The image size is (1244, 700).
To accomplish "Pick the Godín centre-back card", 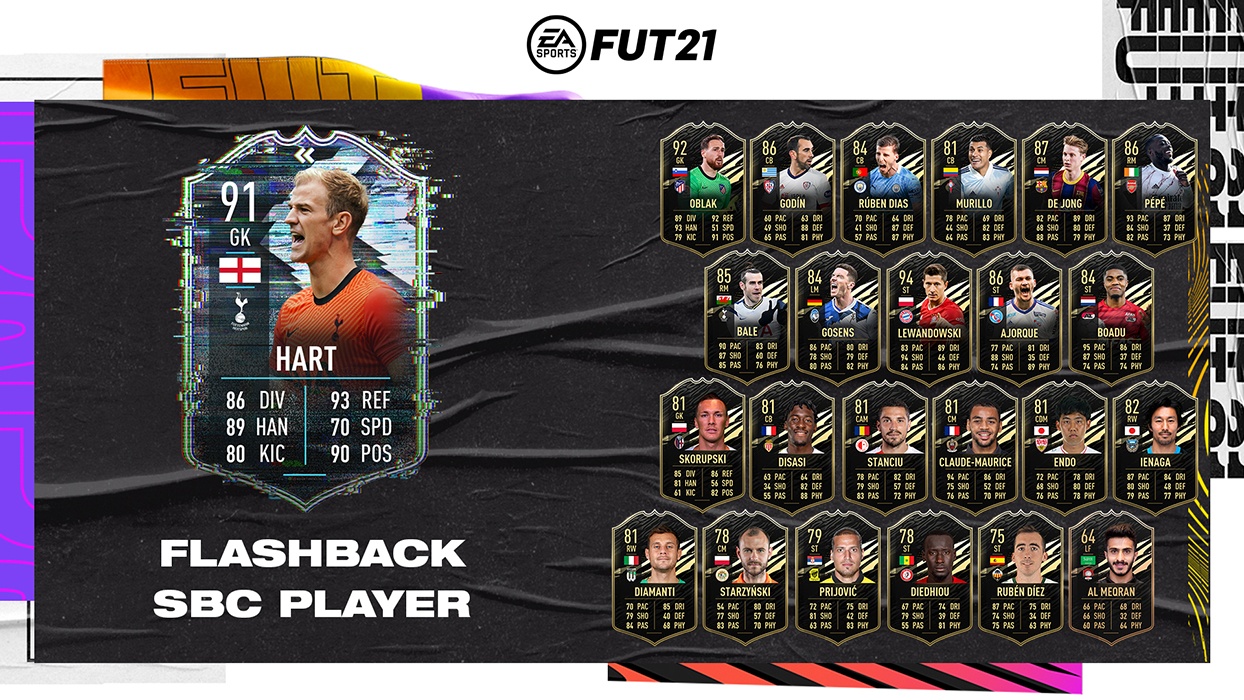I will coord(792,190).
